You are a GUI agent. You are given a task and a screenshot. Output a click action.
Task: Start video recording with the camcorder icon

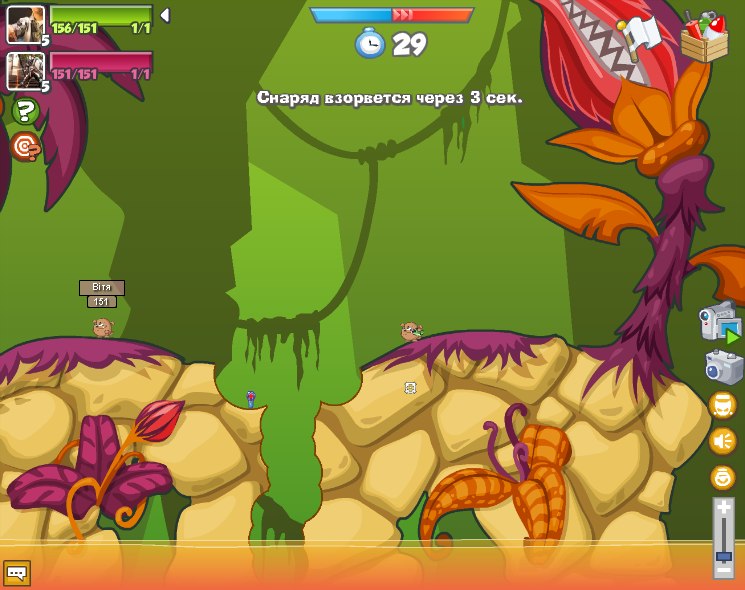pyautogui.click(x=720, y=323)
